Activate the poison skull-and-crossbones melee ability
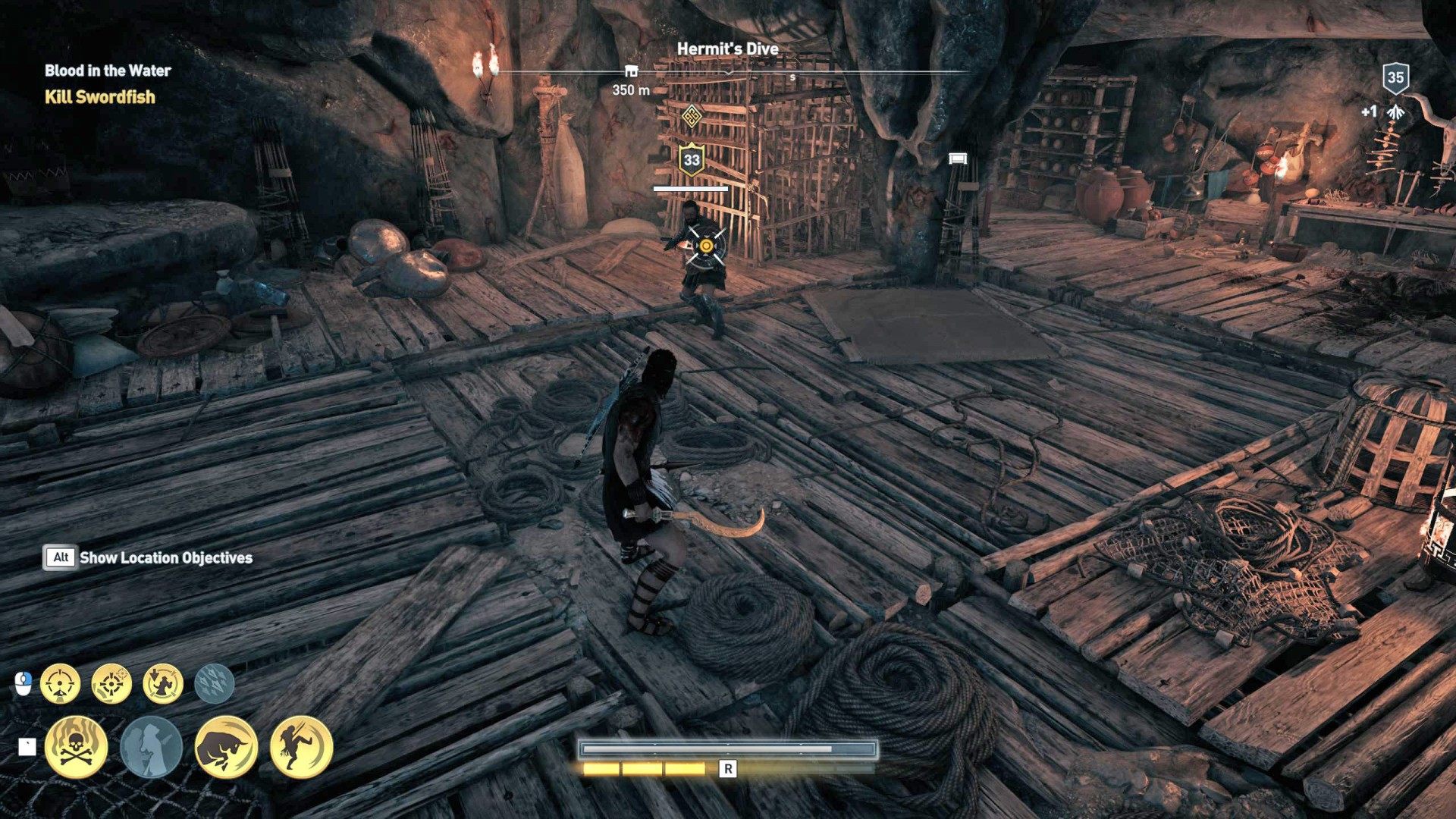This screenshot has height=819, width=1456. coord(76,747)
